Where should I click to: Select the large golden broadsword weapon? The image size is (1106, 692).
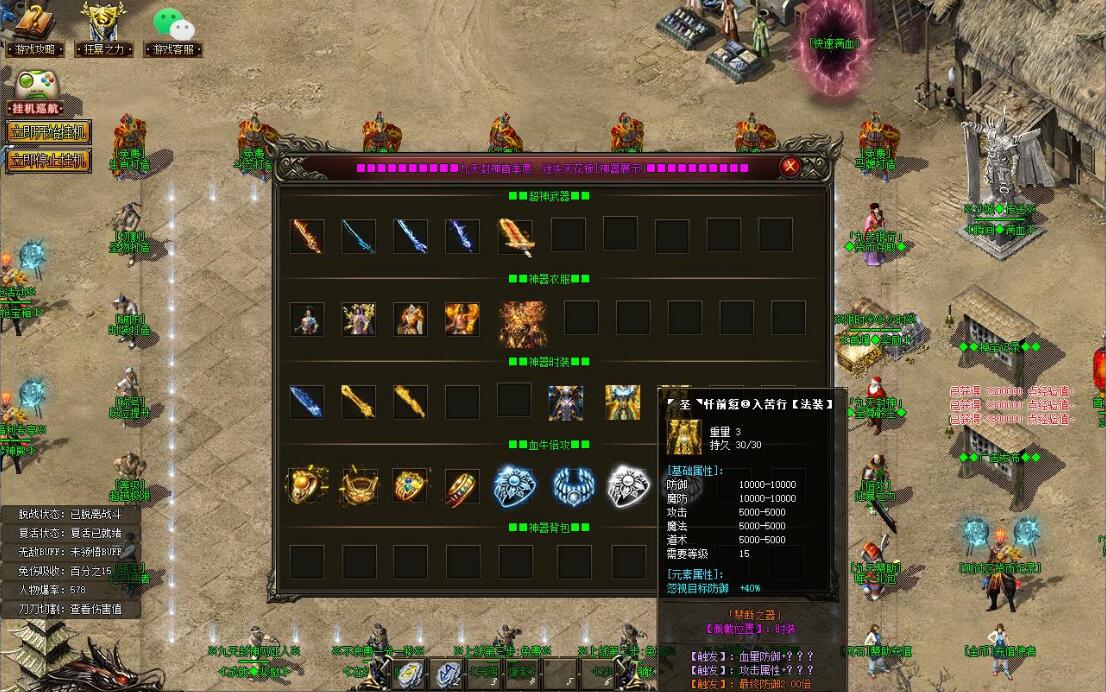click(515, 237)
